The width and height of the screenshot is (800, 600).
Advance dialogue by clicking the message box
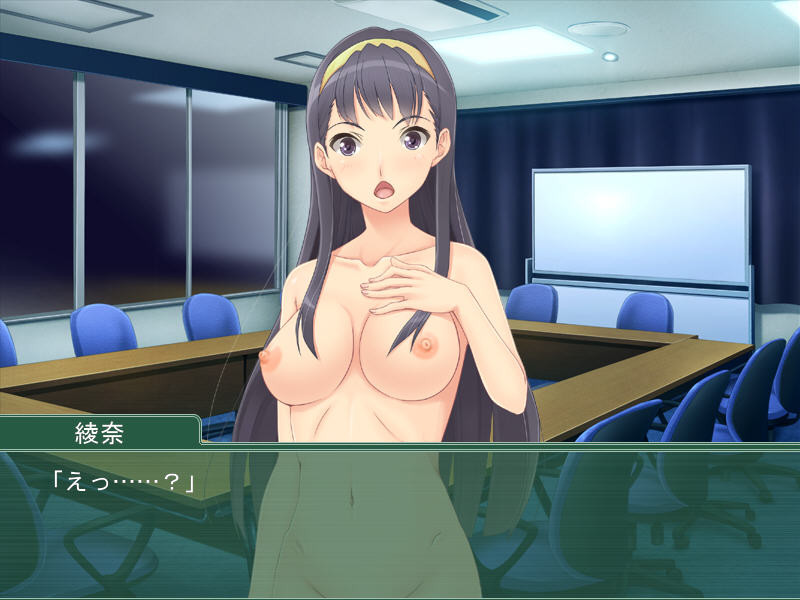click(x=400, y=522)
